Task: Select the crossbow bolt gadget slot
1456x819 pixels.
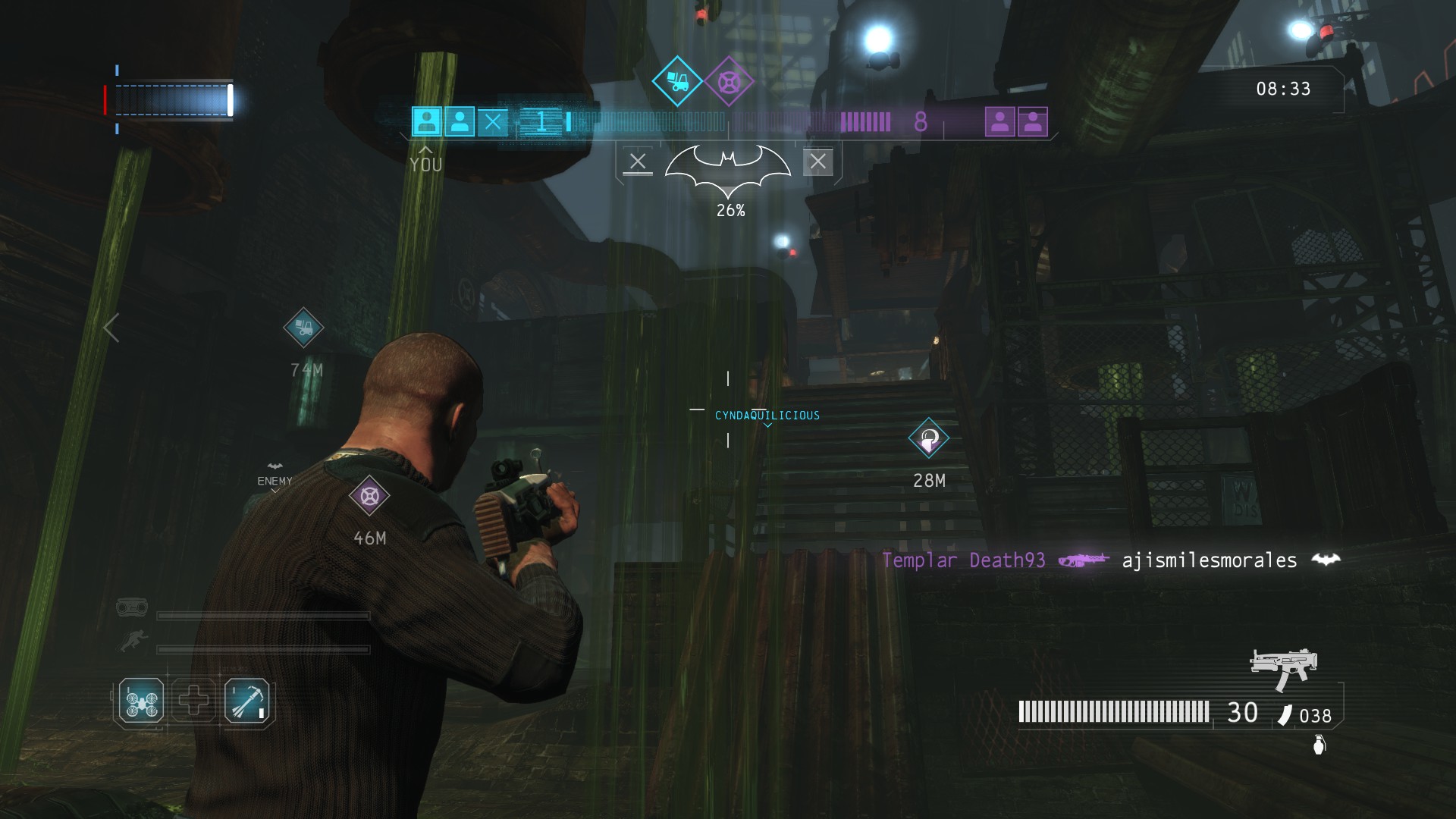Action: coord(247,701)
